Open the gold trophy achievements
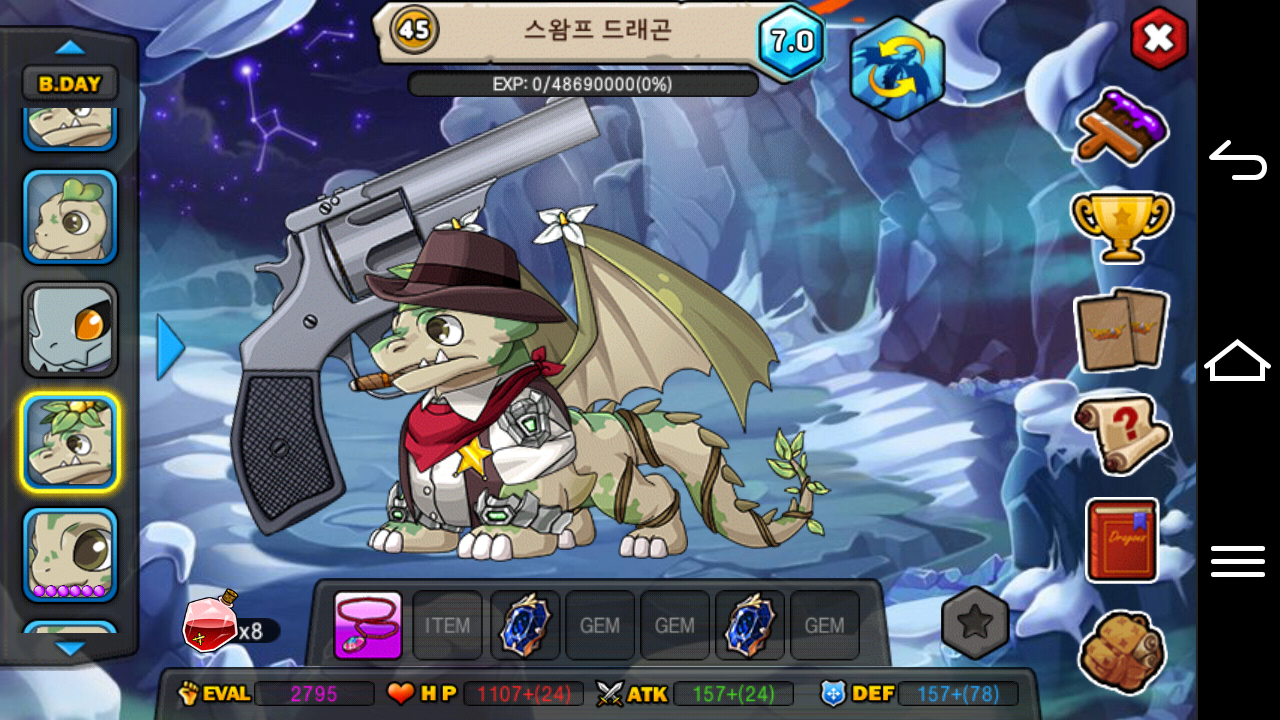 pos(1121,226)
